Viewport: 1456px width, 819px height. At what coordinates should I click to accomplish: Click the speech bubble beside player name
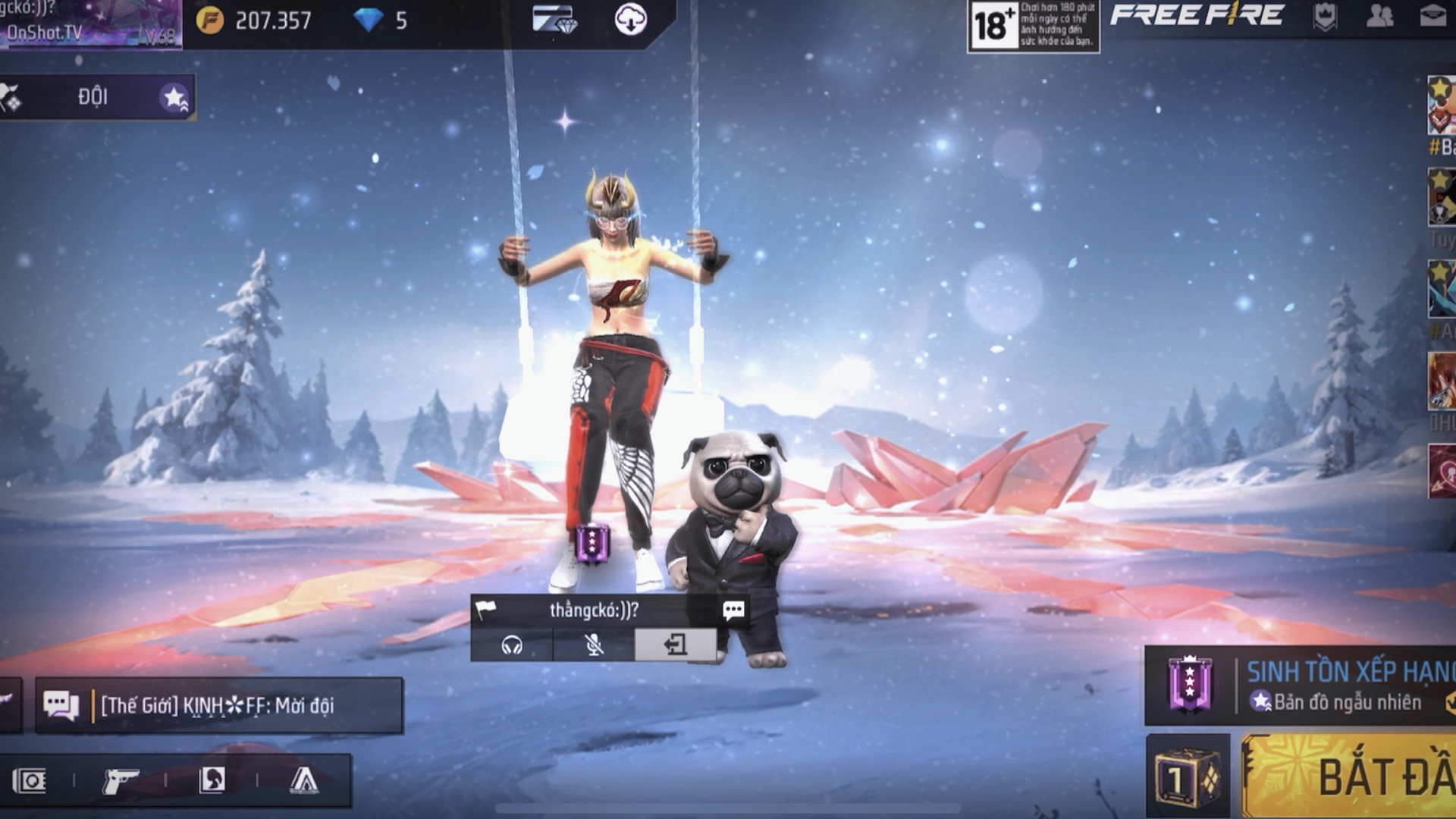tap(733, 610)
